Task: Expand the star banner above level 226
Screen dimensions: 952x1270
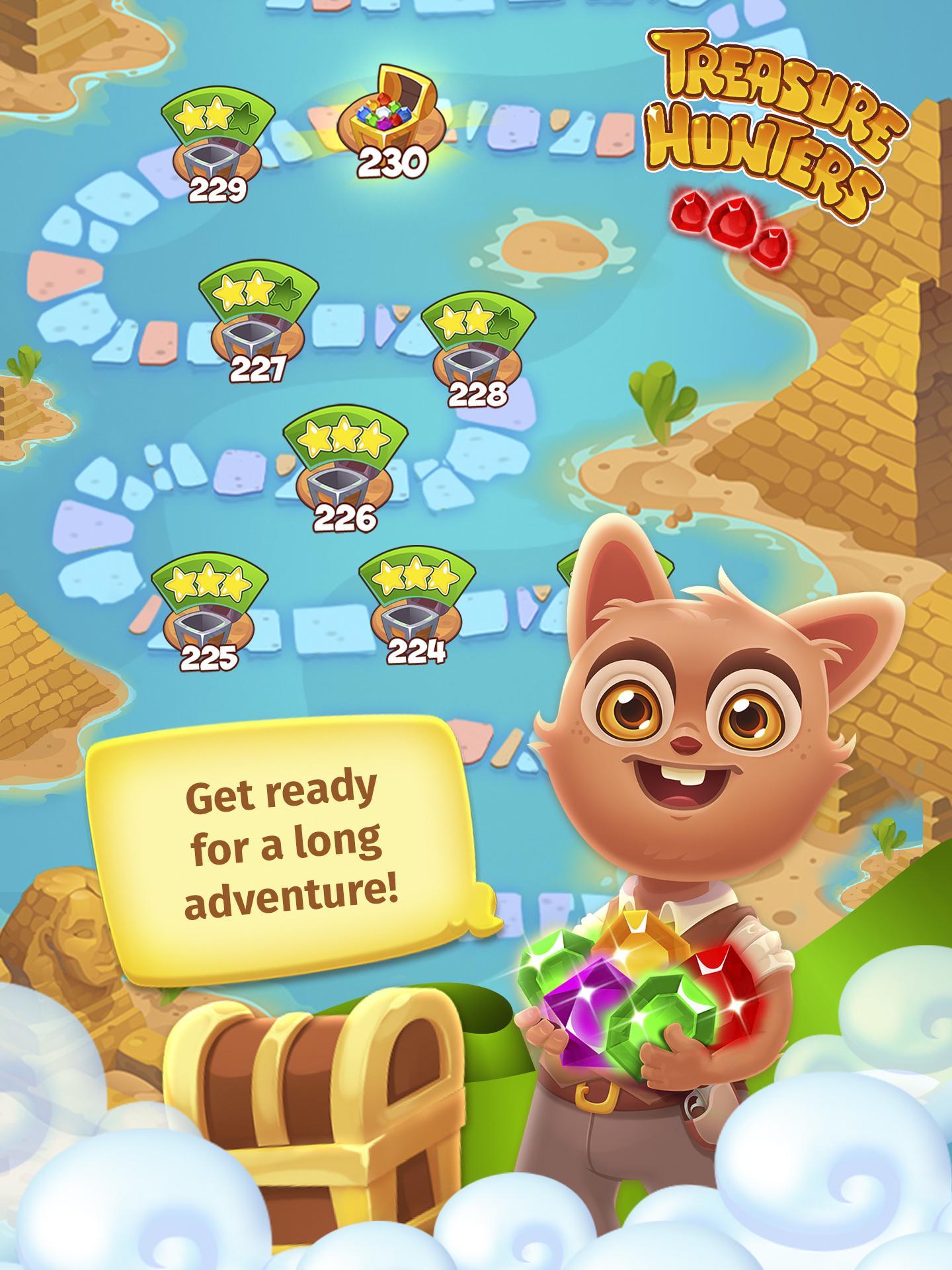Action: (344, 437)
